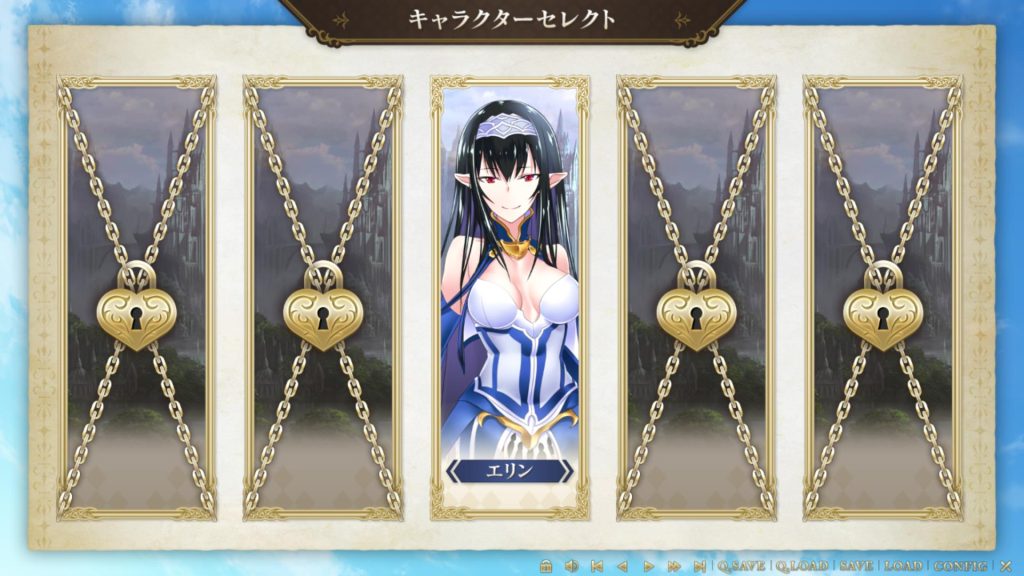Click the speaker voice icon
The width and height of the screenshot is (1024, 576).
[571, 566]
